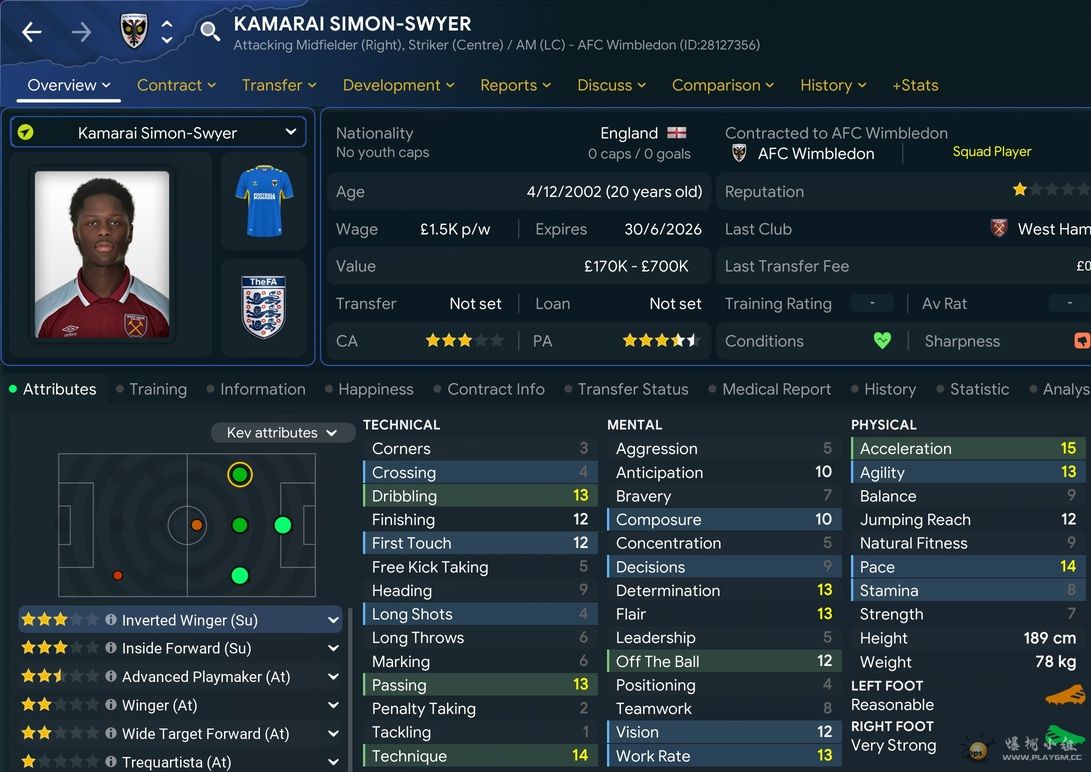Image resolution: width=1091 pixels, height=772 pixels.
Task: Expand the Advanced Playmaker (At) role
Action: [333, 677]
